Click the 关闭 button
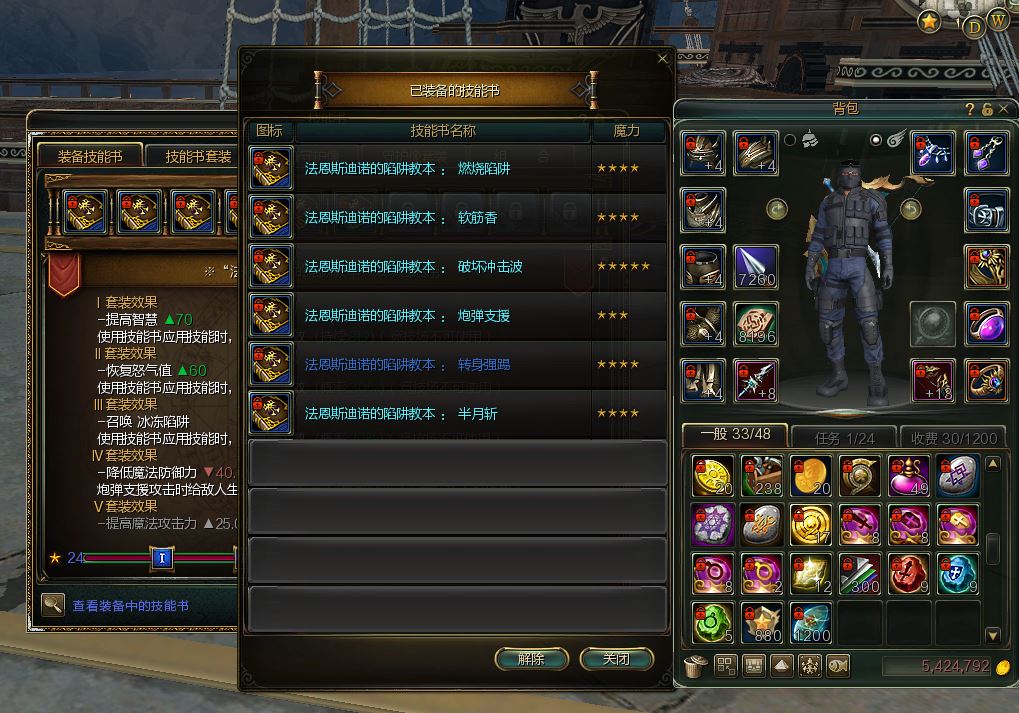 tap(616, 659)
